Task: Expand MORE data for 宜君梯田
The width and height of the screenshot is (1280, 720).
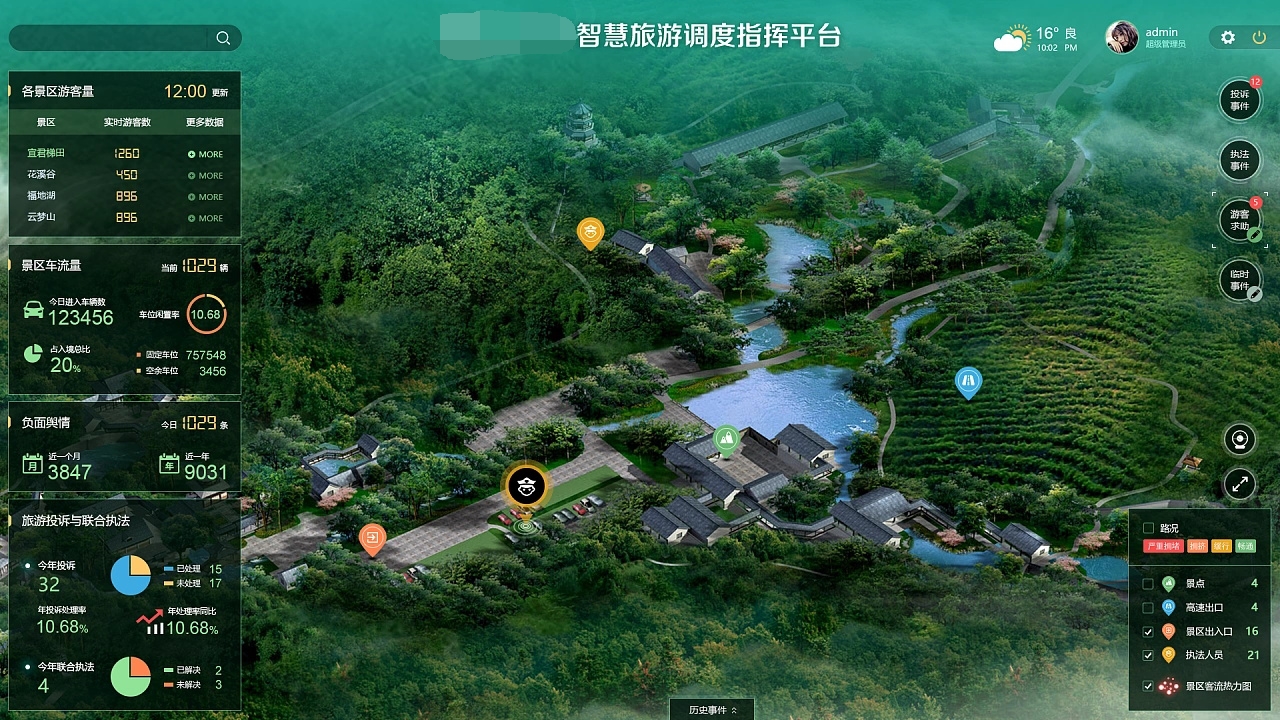Action: tap(204, 154)
